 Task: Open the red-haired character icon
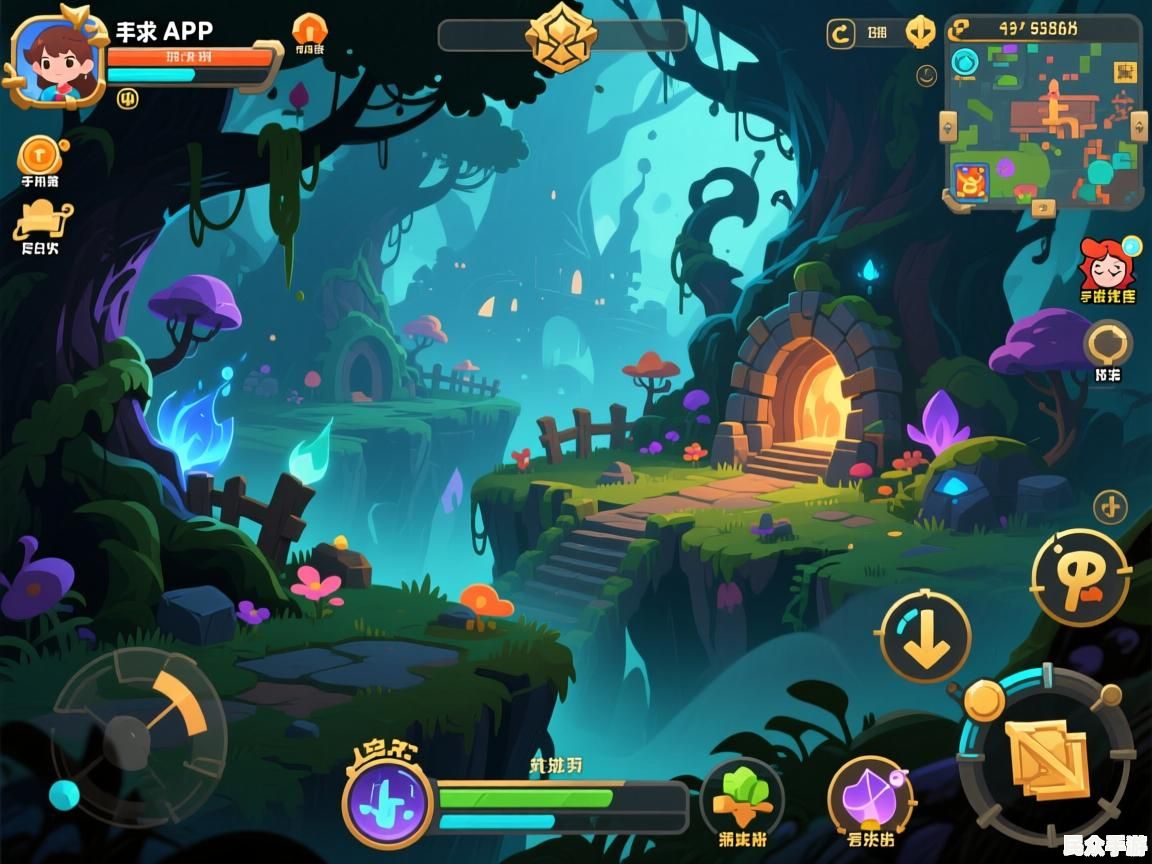1106,264
